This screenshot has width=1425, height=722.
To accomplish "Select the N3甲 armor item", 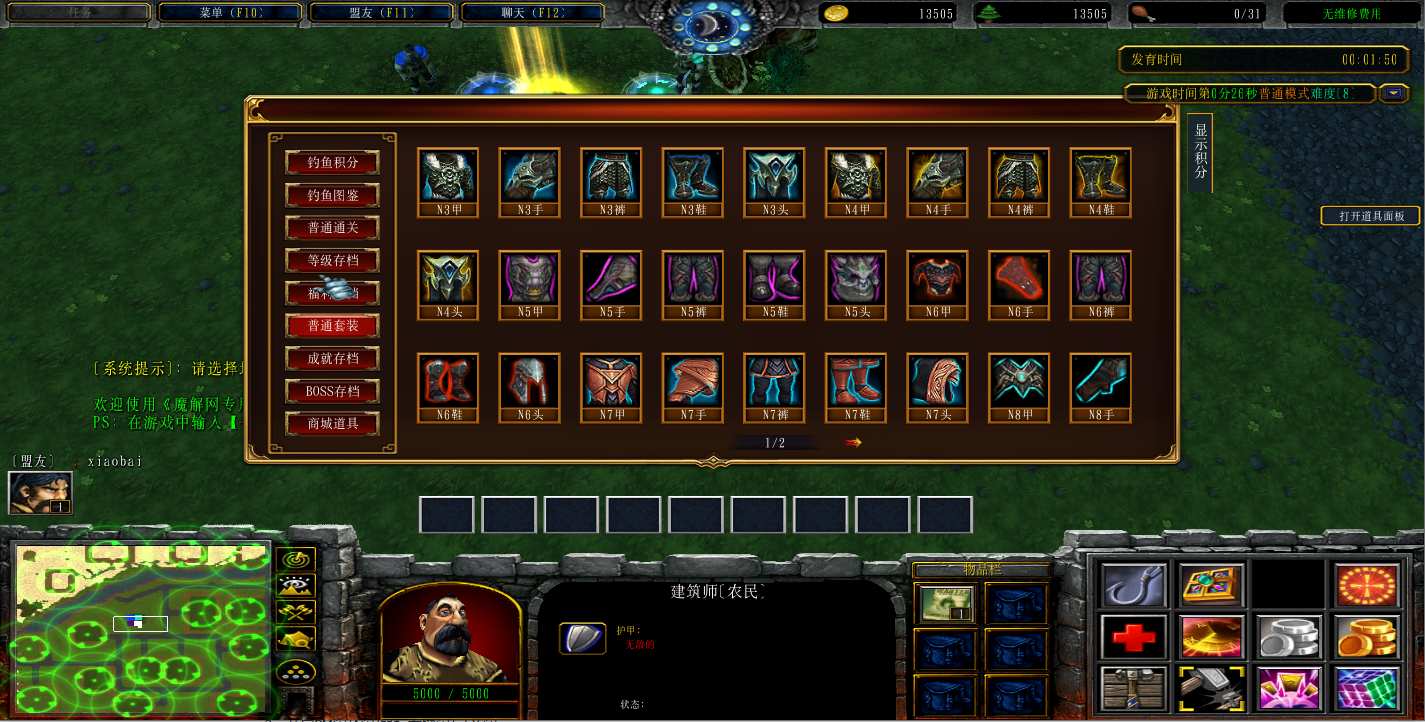I will point(447,175).
